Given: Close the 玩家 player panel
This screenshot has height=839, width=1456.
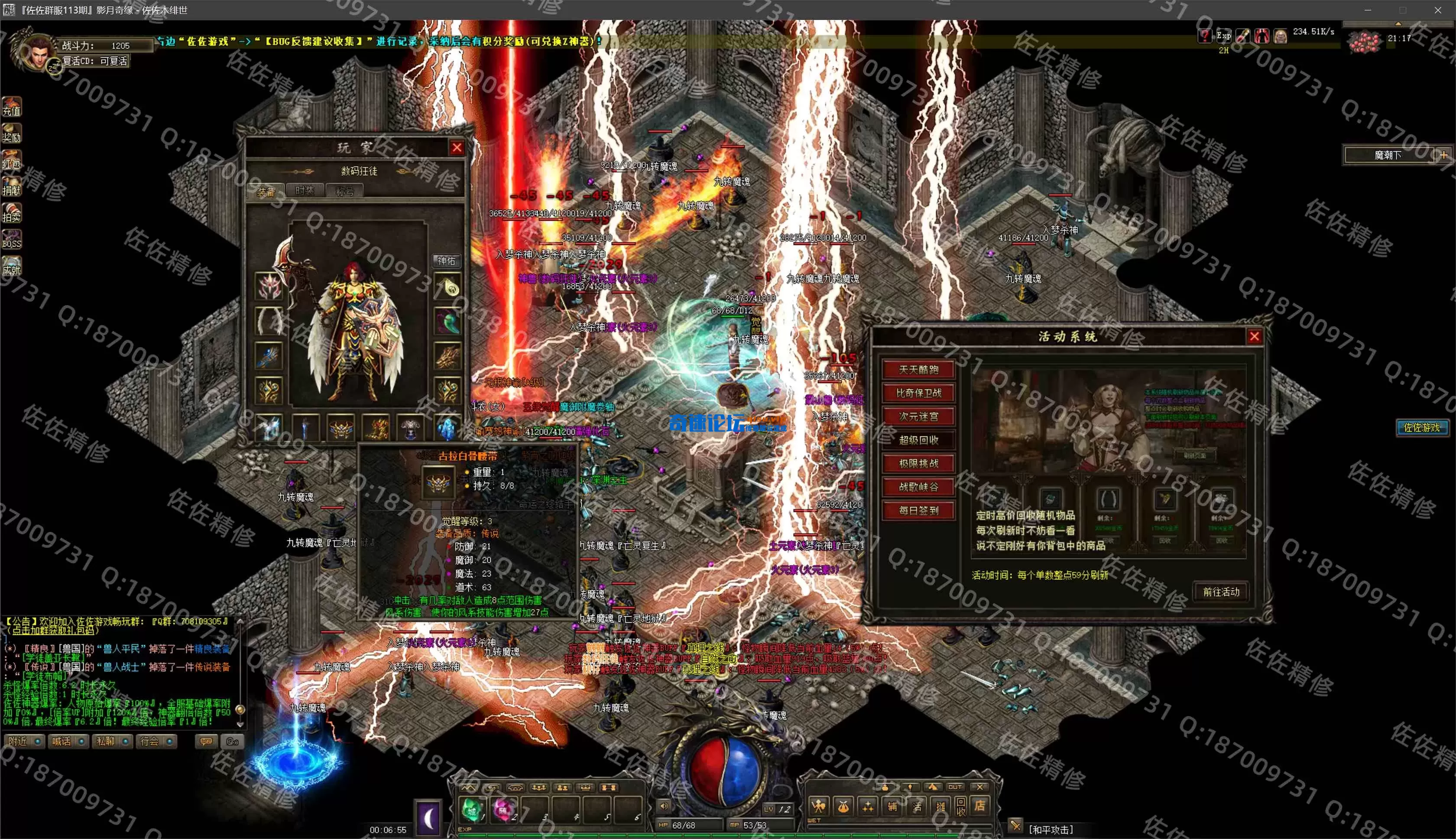Looking at the screenshot, I should point(457,147).
